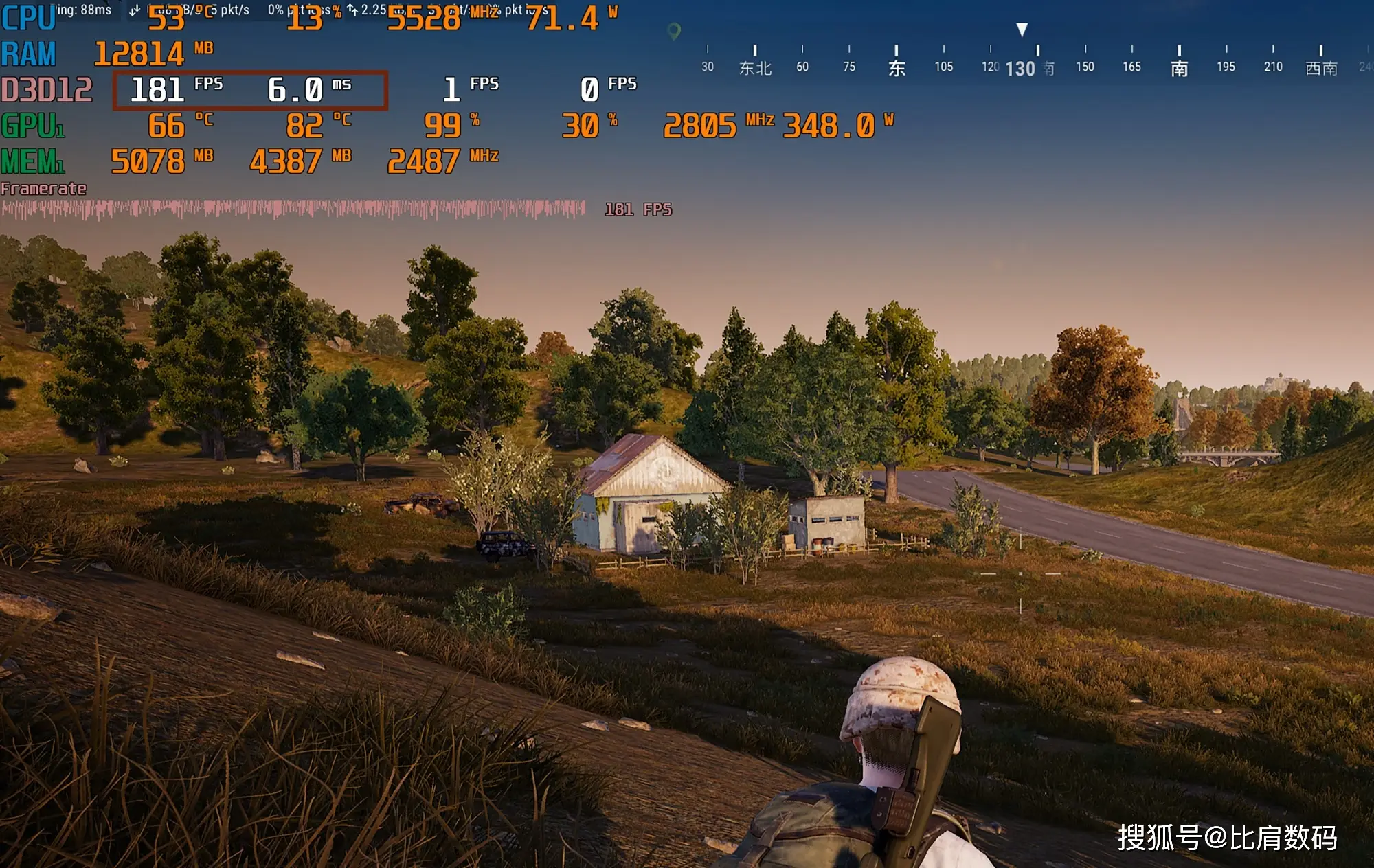Click the Framerate graph in the overlay

tap(293, 209)
